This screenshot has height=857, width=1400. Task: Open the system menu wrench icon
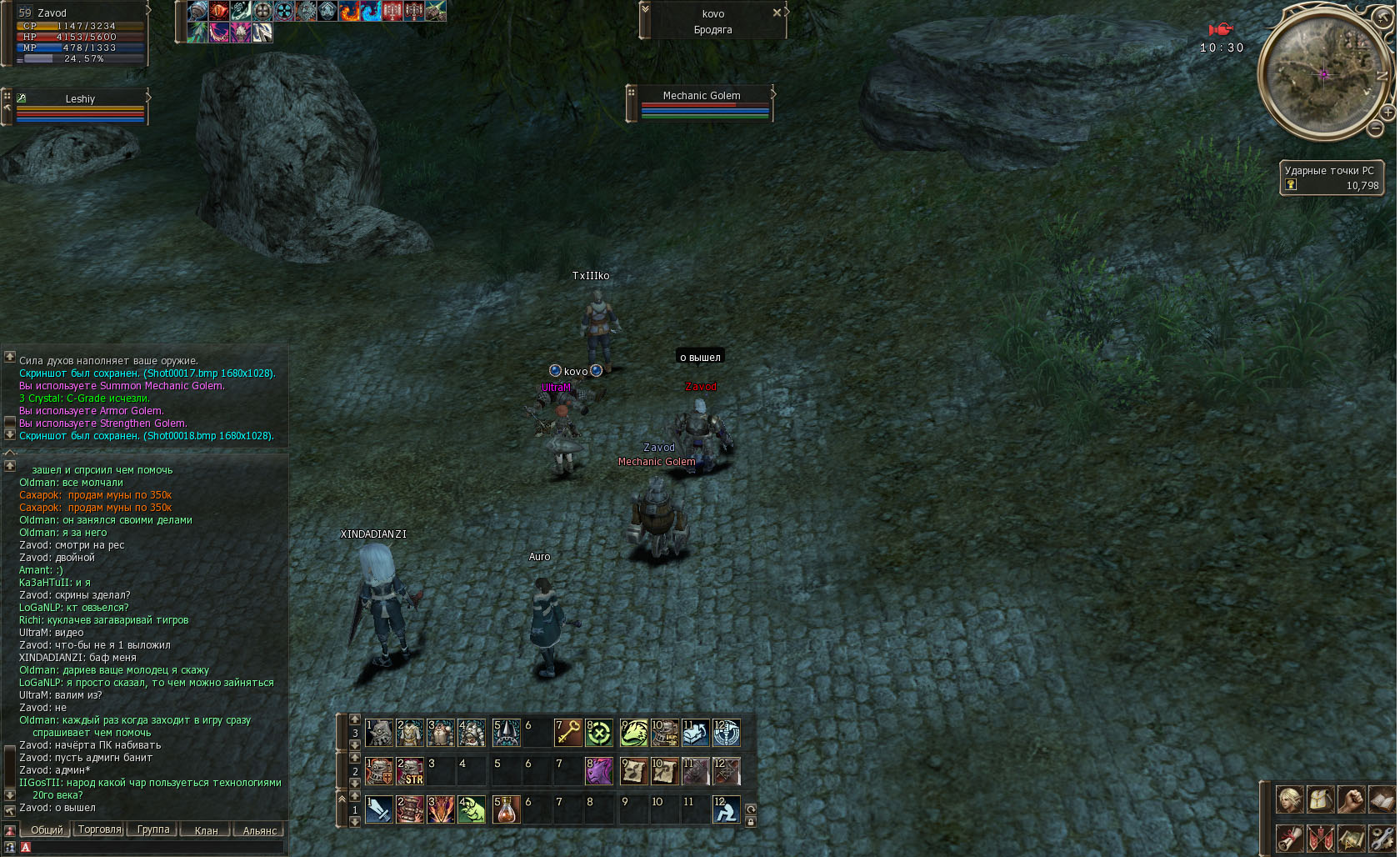tap(1382, 837)
